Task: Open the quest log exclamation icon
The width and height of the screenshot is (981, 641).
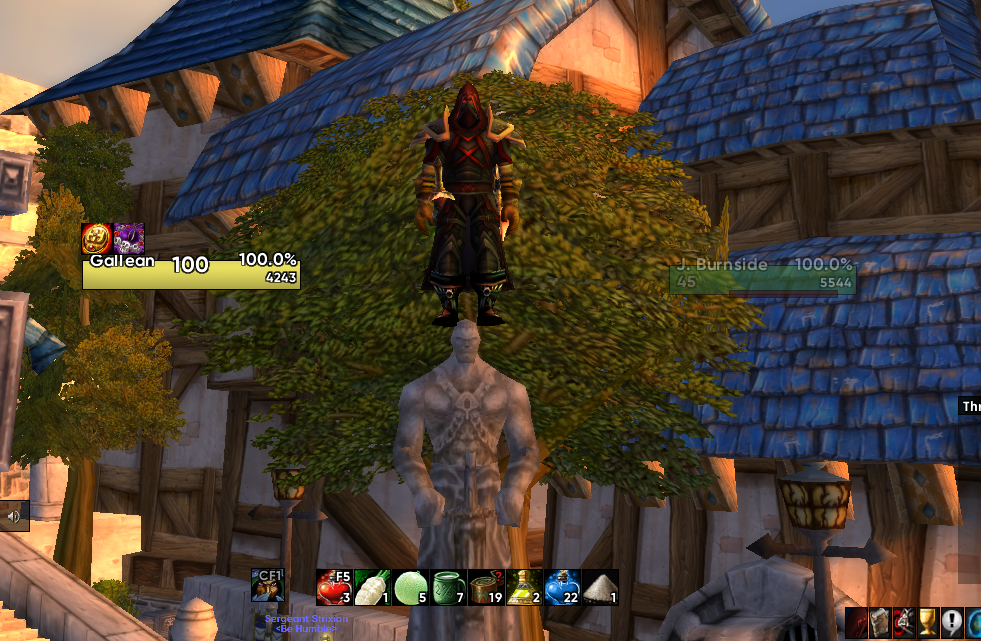Action: tap(950, 622)
